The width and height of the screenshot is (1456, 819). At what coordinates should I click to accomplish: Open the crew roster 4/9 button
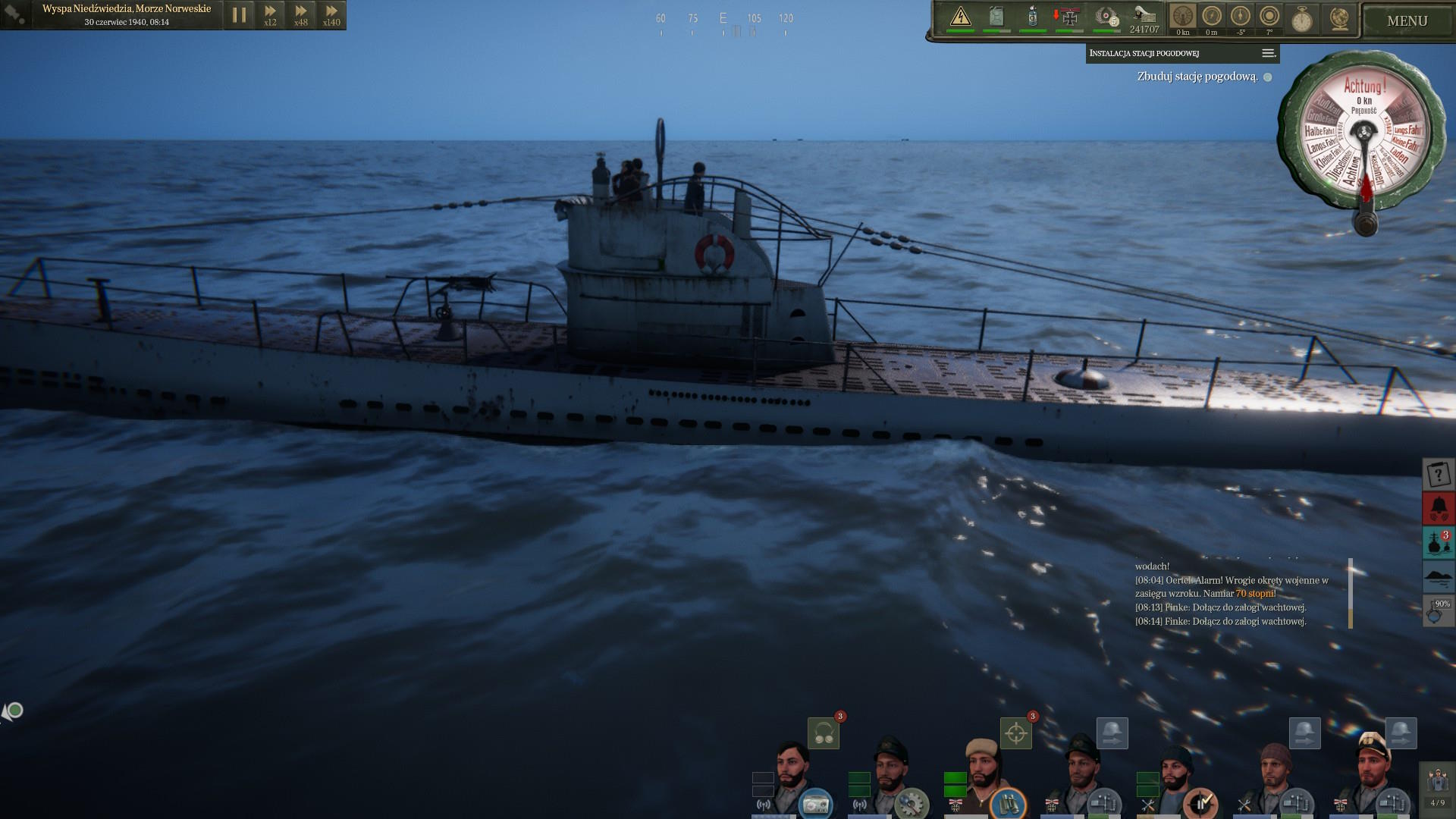(1437, 787)
